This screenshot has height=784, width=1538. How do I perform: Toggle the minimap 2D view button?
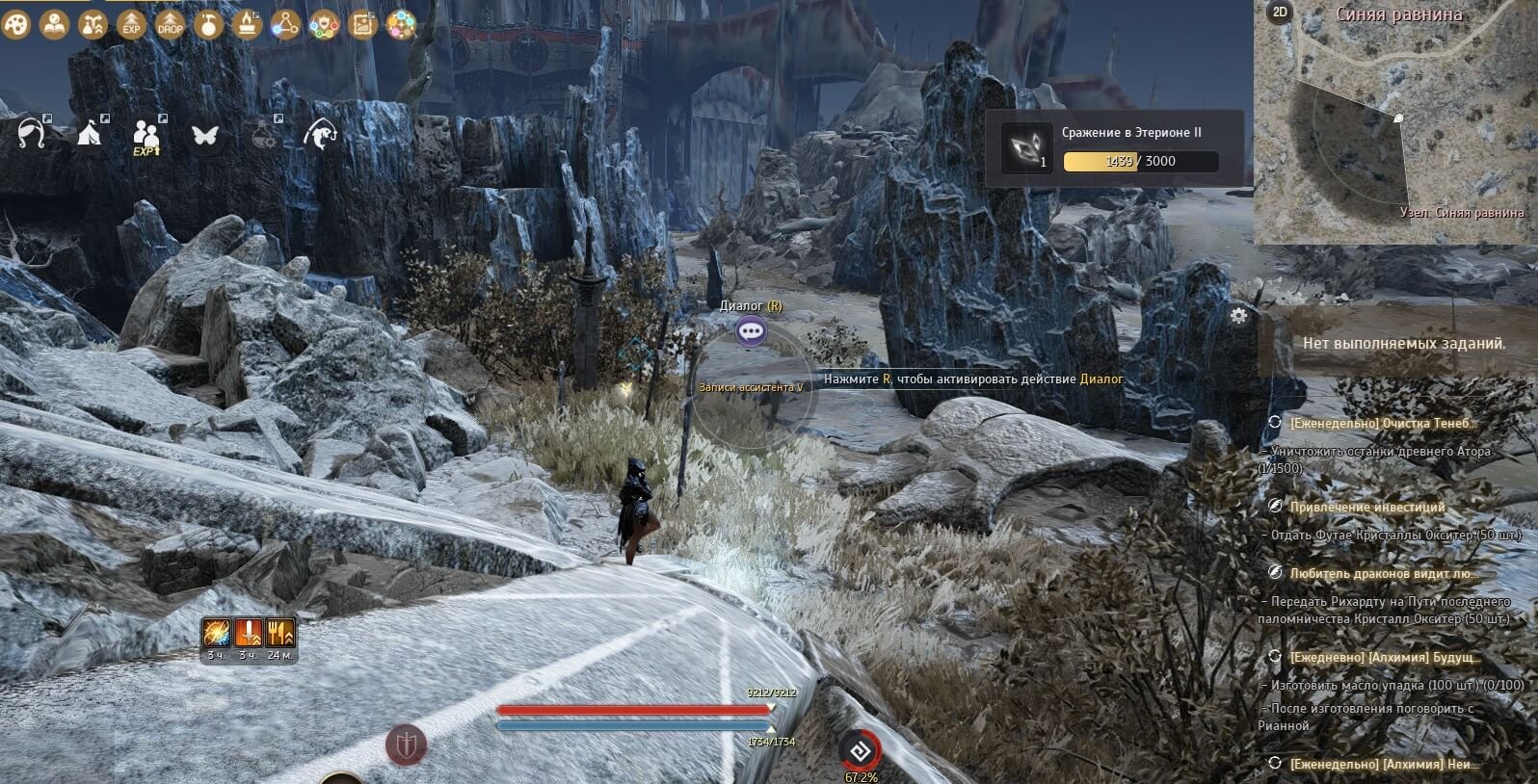pos(1280,12)
